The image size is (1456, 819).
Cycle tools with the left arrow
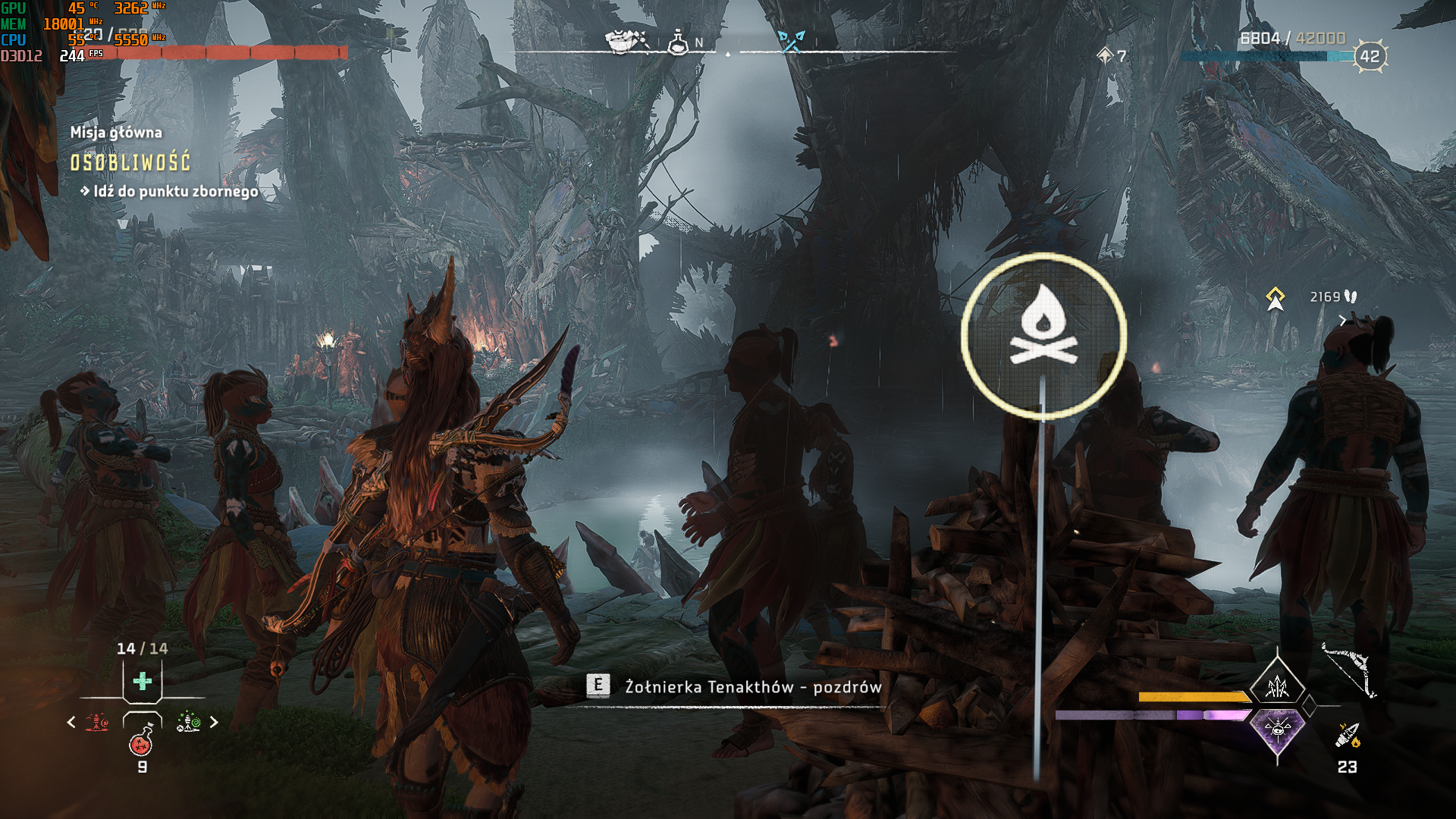click(71, 722)
